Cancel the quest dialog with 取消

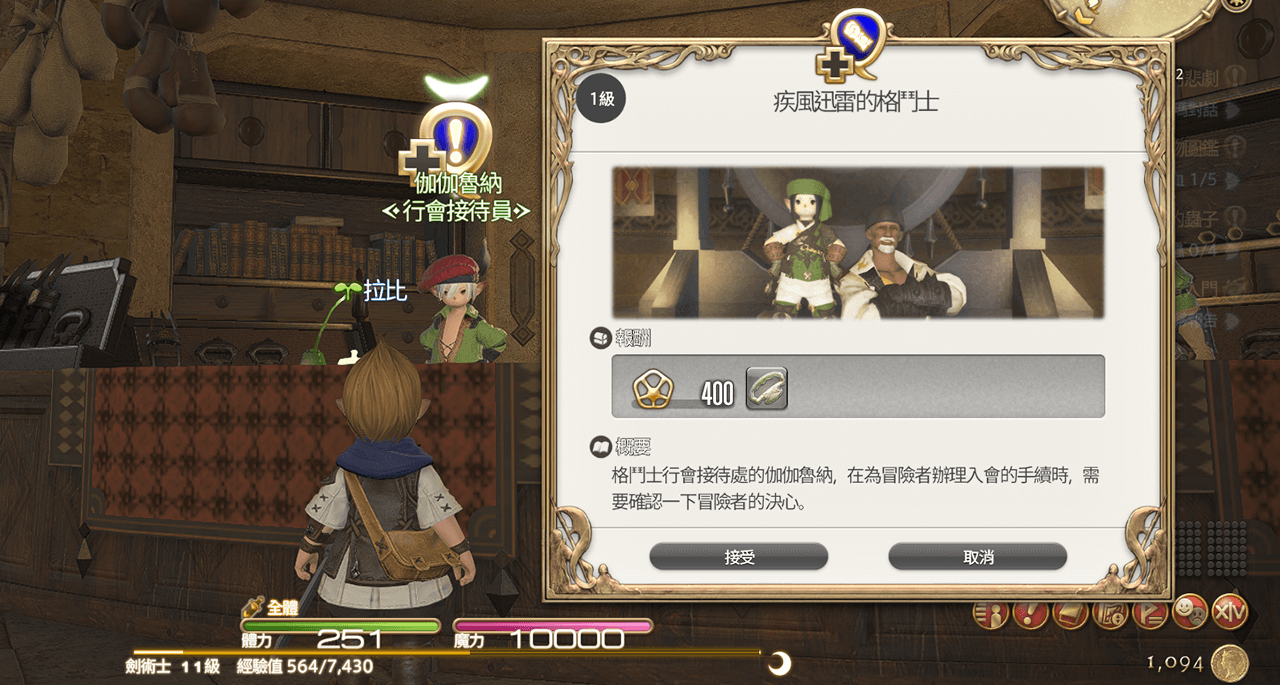977,557
